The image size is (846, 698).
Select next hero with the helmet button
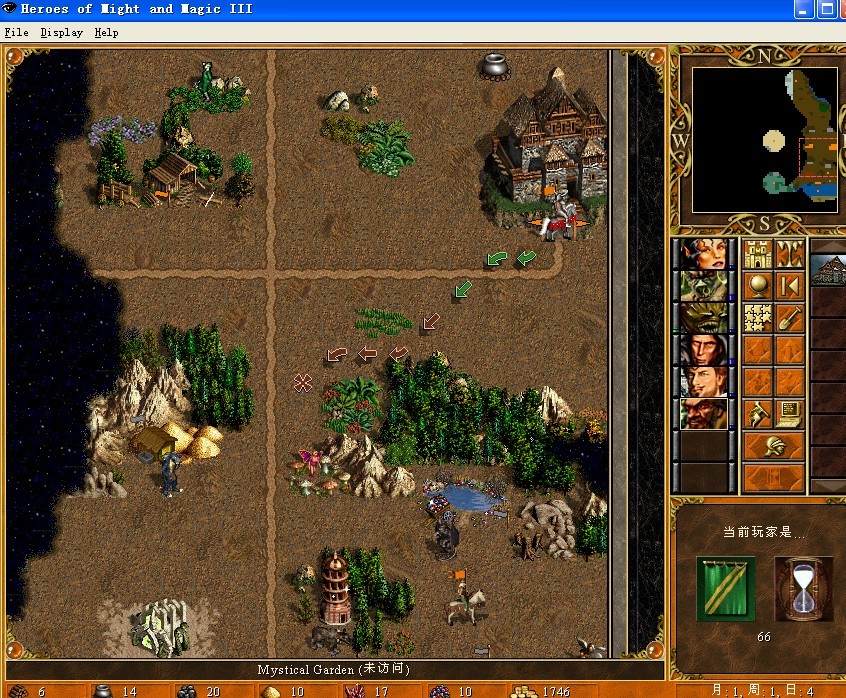point(774,445)
